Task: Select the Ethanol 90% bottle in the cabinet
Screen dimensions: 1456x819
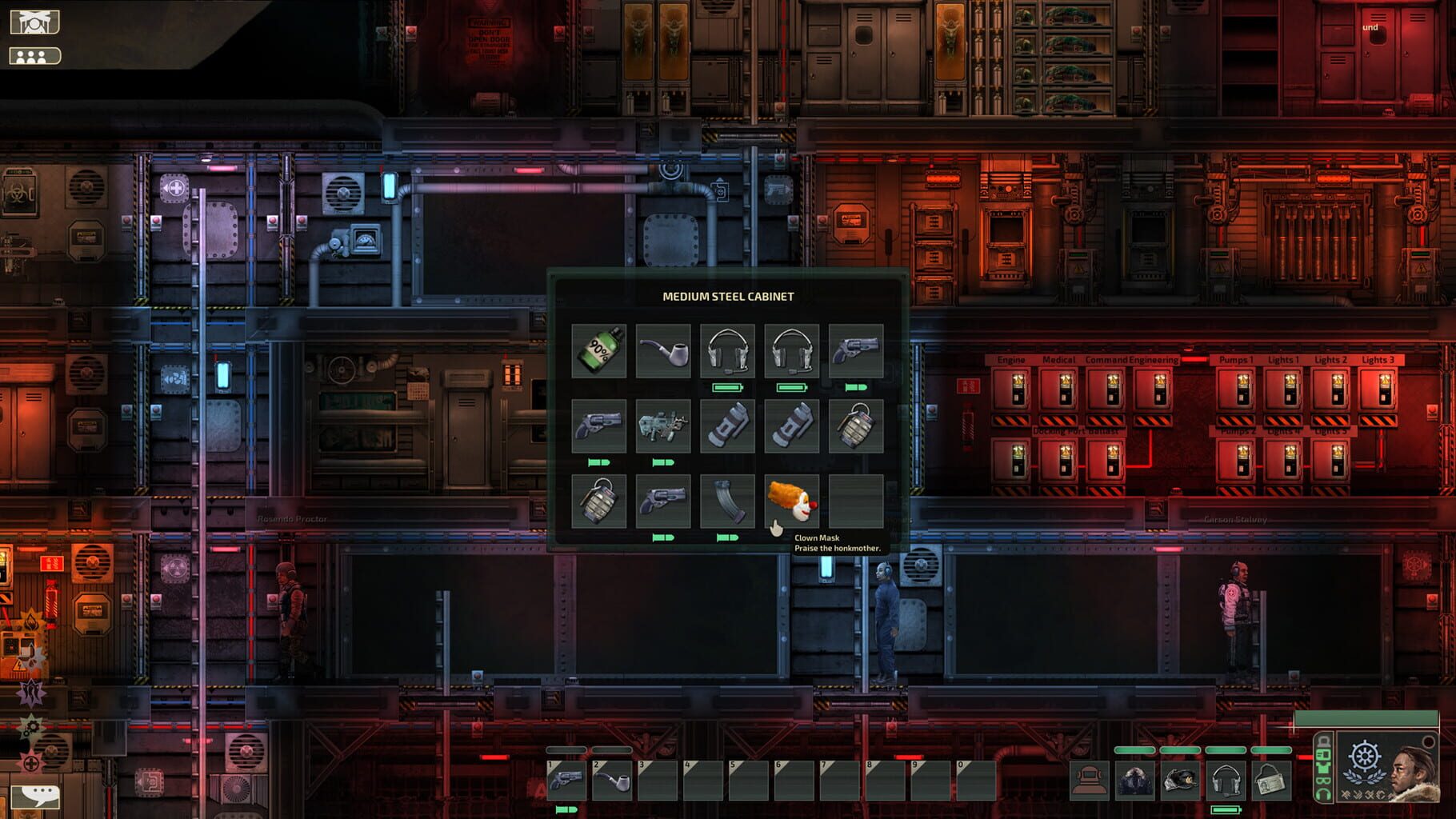Action: pyautogui.click(x=598, y=350)
